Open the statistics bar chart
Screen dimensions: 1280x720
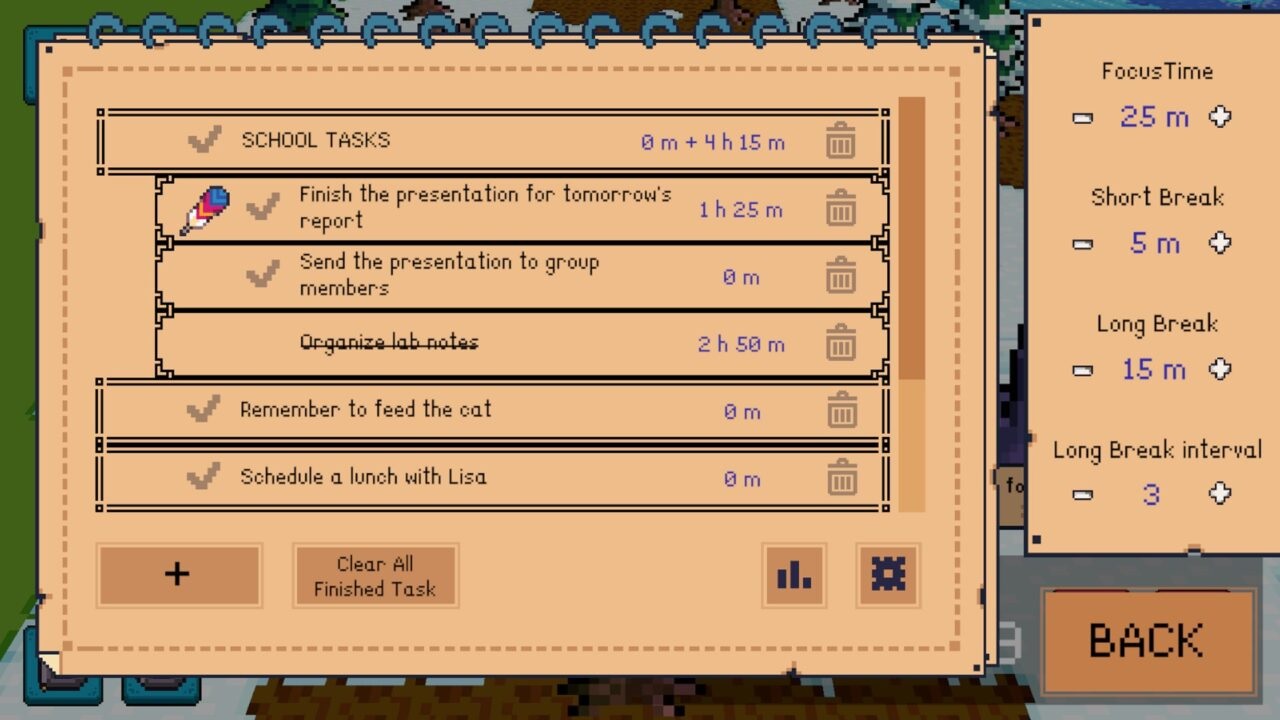(794, 575)
